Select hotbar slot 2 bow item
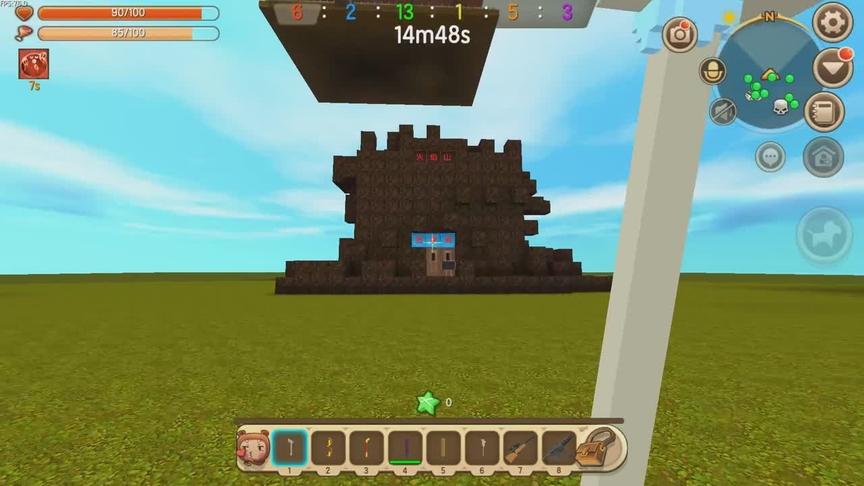This screenshot has width=864, height=486. tap(327, 448)
